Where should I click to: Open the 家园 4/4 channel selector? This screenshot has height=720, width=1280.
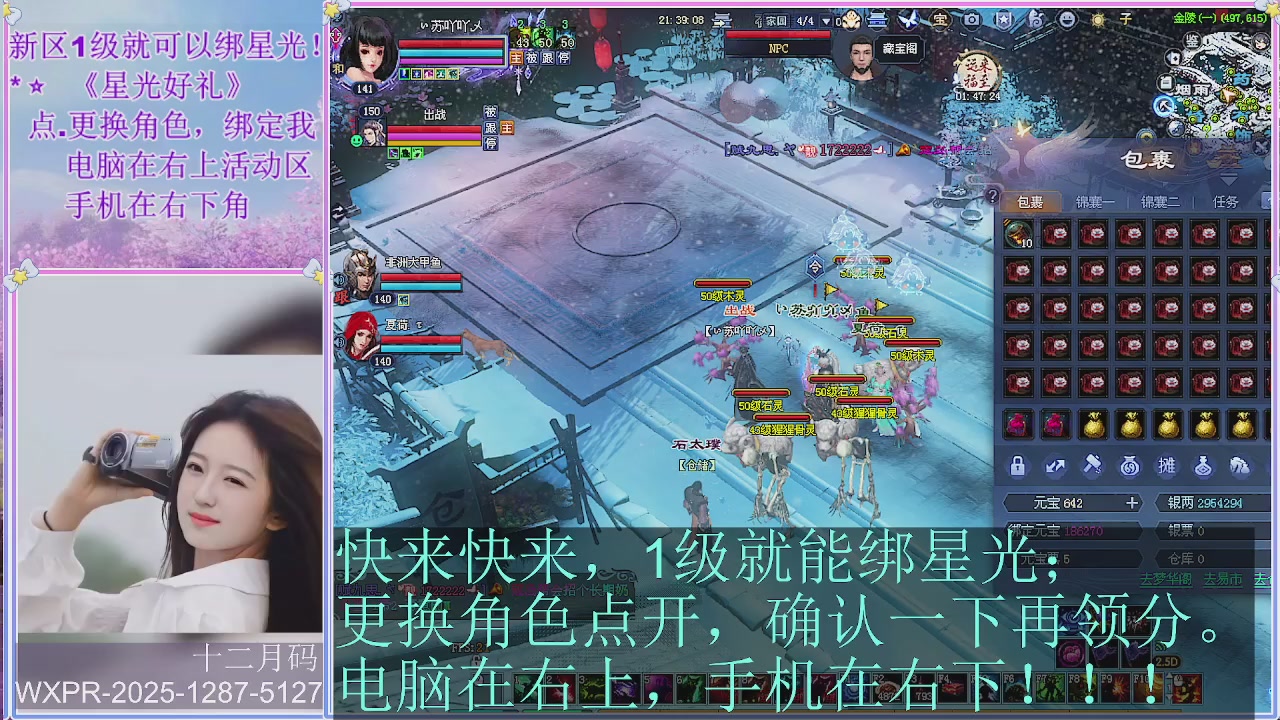pos(790,20)
